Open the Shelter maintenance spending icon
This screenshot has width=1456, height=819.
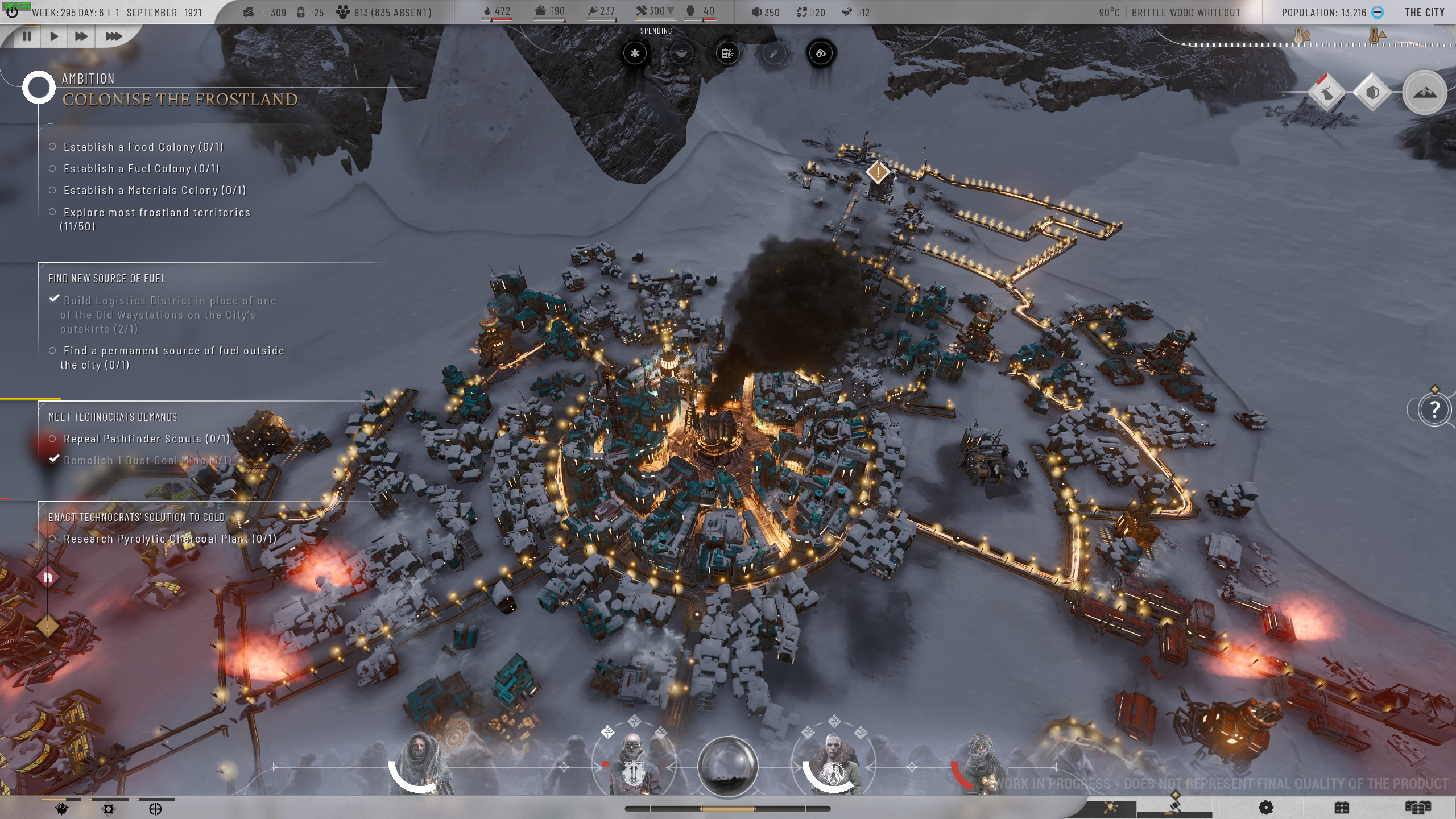[x=728, y=53]
